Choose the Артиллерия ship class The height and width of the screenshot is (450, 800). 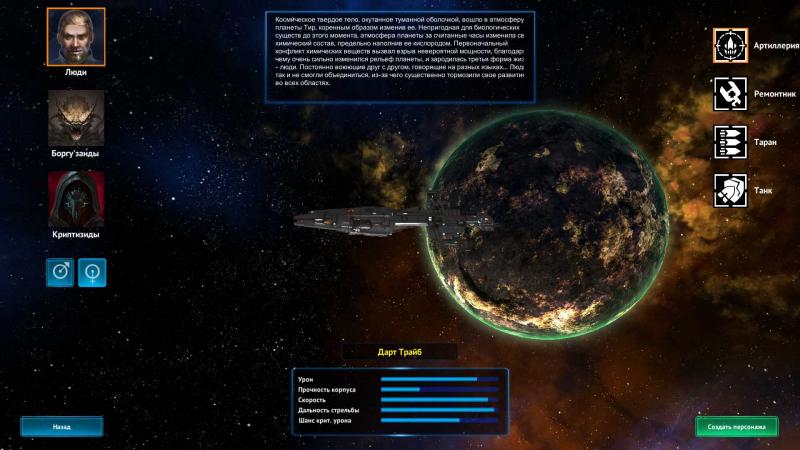pos(730,45)
